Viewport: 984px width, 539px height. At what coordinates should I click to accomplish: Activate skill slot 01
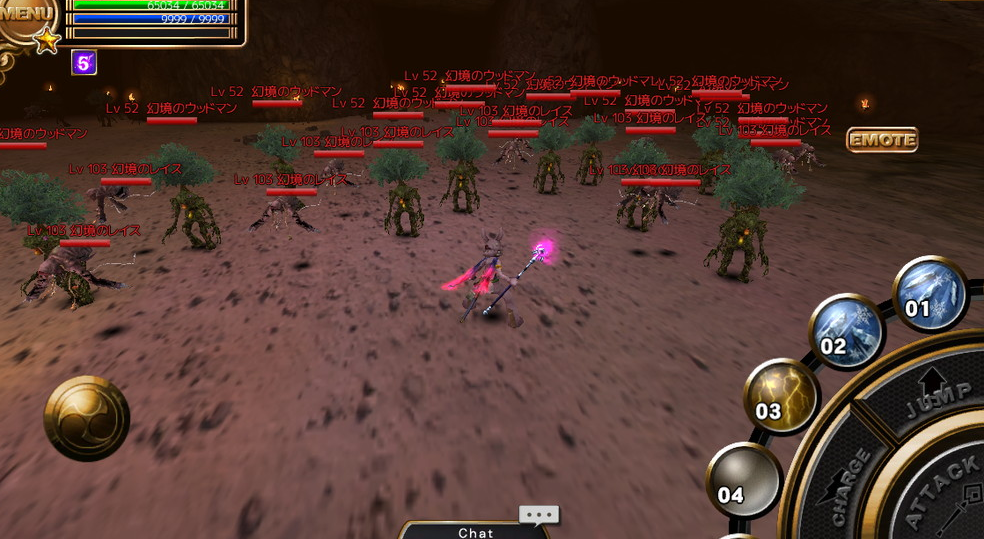click(x=929, y=294)
